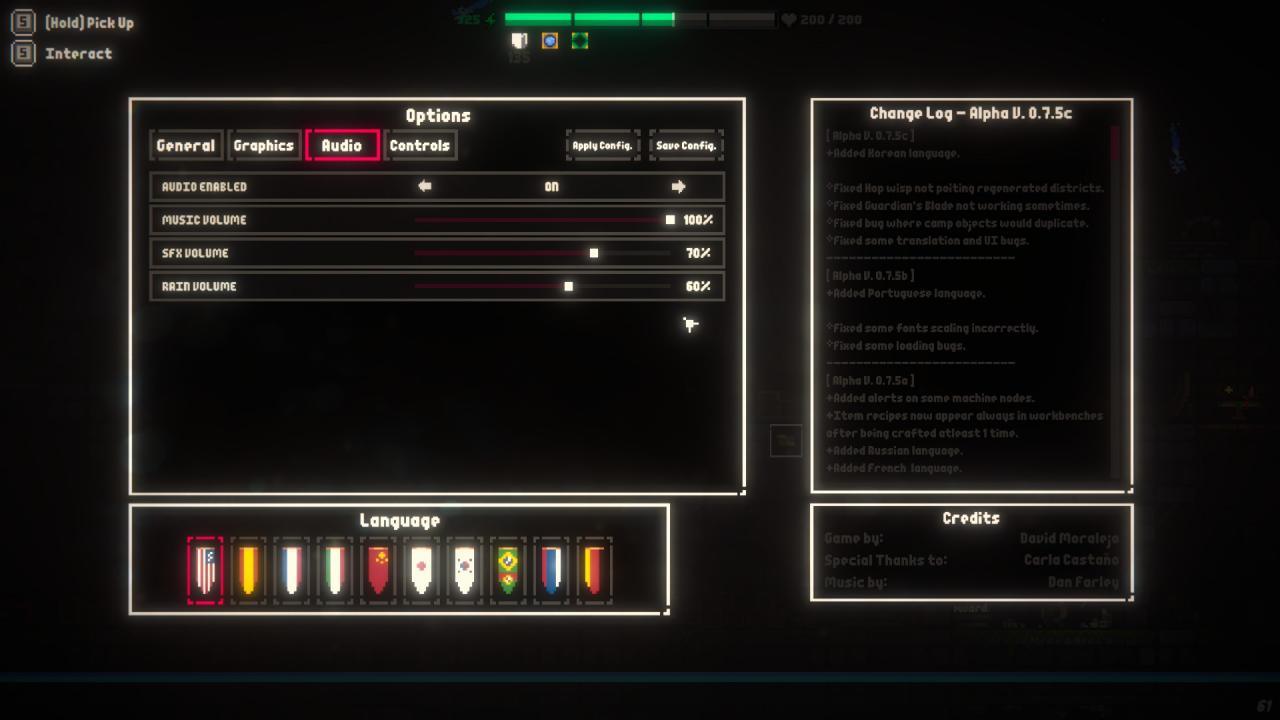Click the Music Volume slider handle
Viewport: 1280px width, 720px height.
670,220
